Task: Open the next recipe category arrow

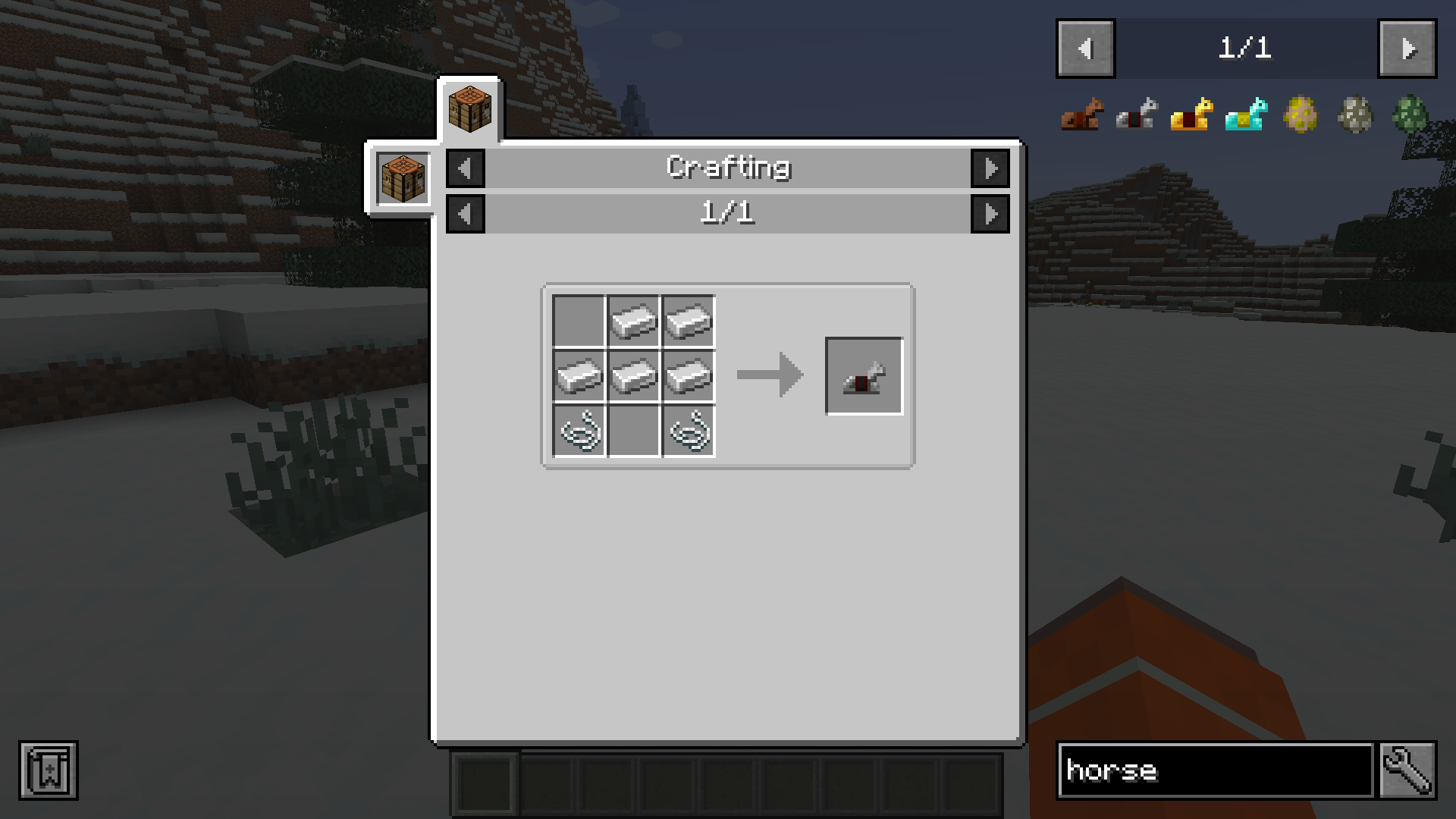Action: tap(991, 168)
